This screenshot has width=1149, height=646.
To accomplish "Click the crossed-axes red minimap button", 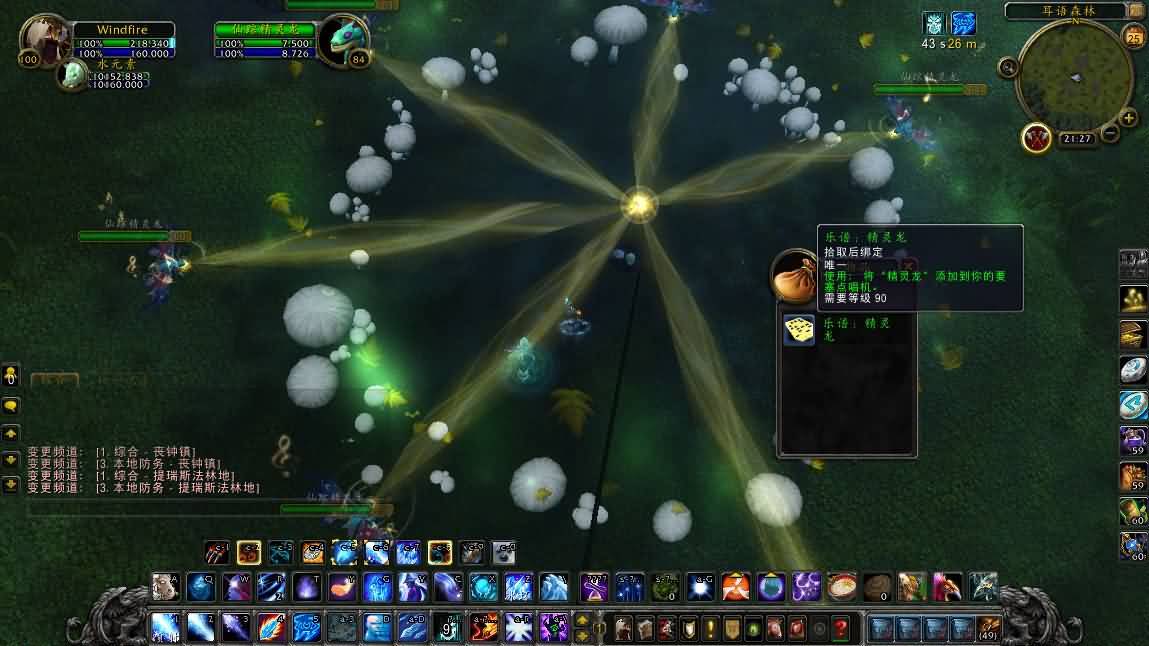I will tap(1036, 137).
